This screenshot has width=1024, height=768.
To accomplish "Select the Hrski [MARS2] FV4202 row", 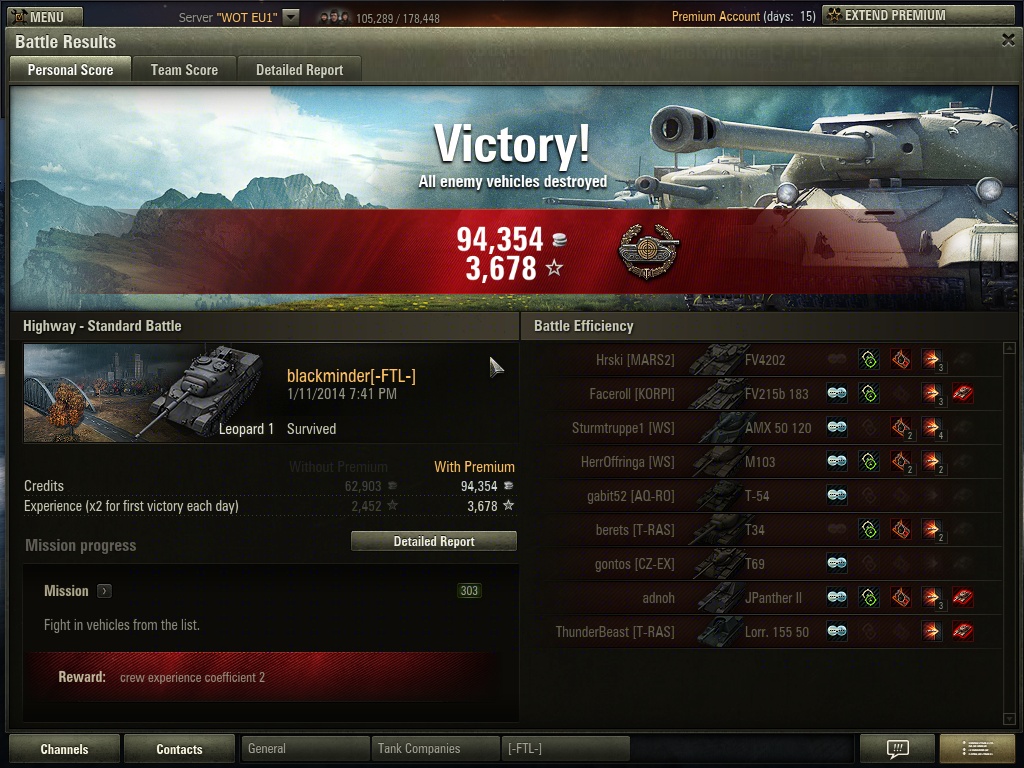I will pyautogui.click(x=760, y=360).
